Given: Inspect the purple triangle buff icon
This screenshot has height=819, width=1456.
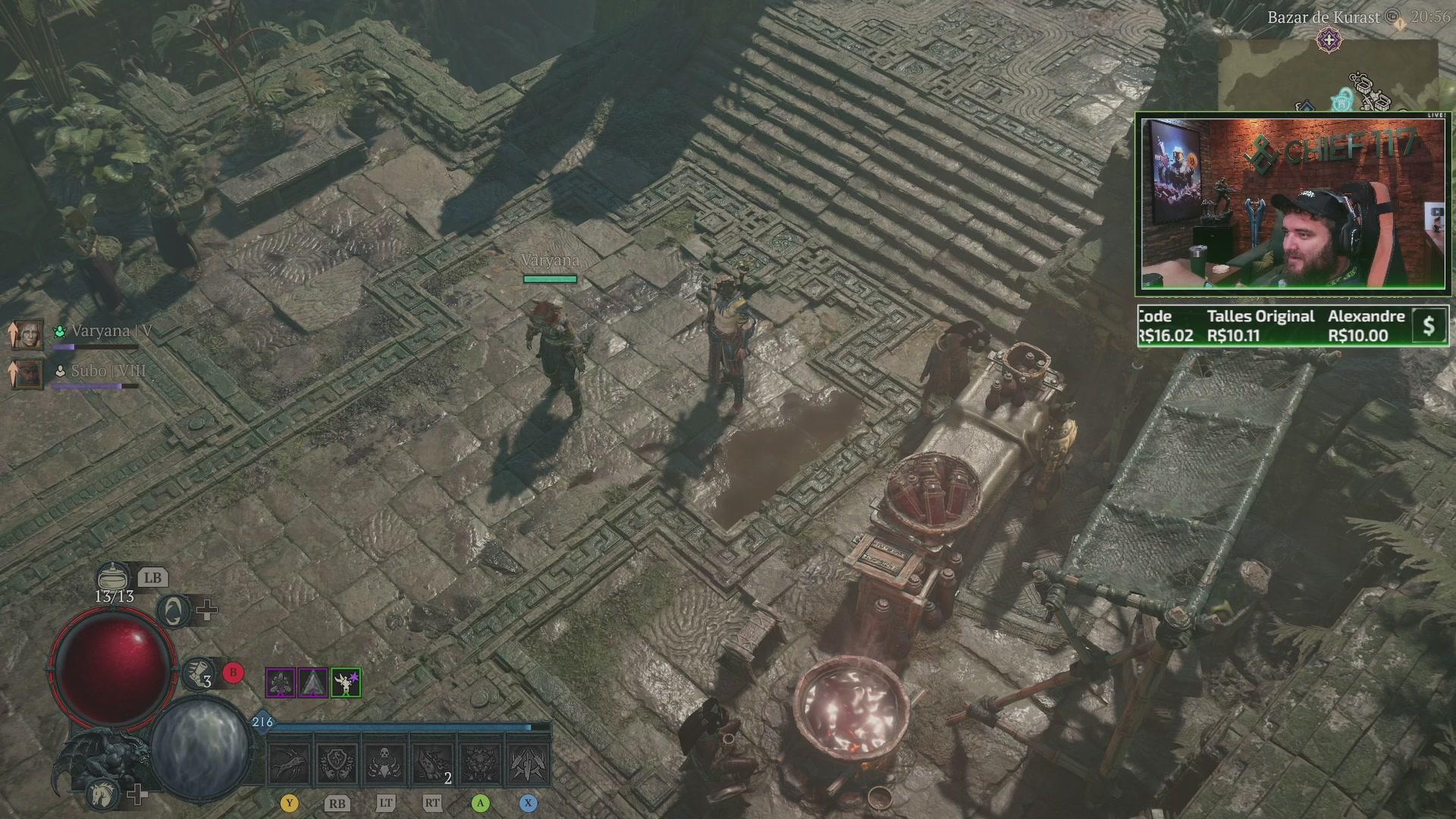Looking at the screenshot, I should pos(312,683).
